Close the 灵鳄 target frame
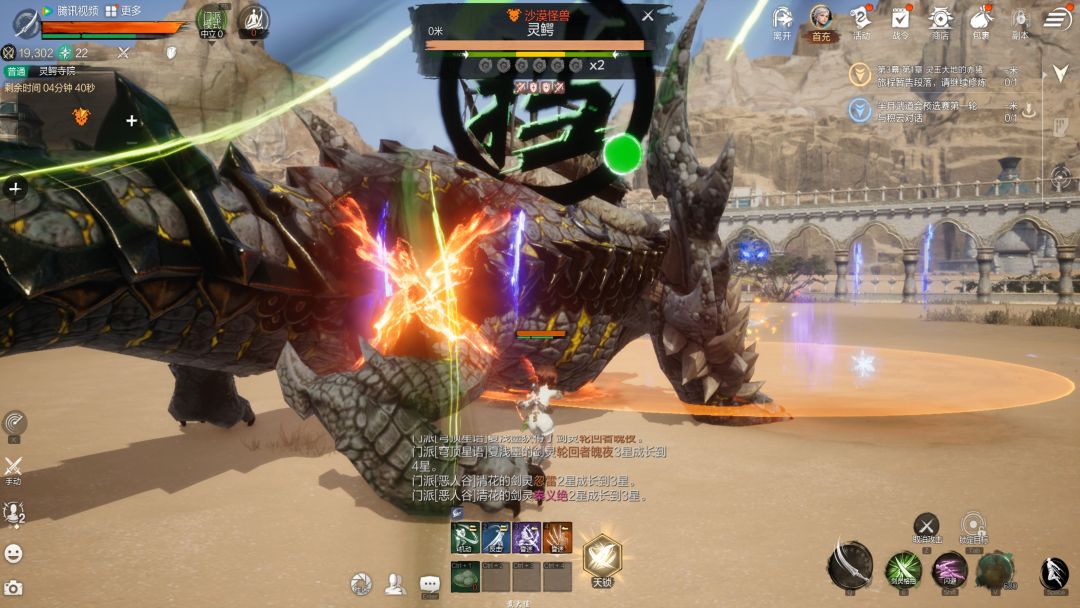This screenshot has height=608, width=1080. (x=647, y=16)
